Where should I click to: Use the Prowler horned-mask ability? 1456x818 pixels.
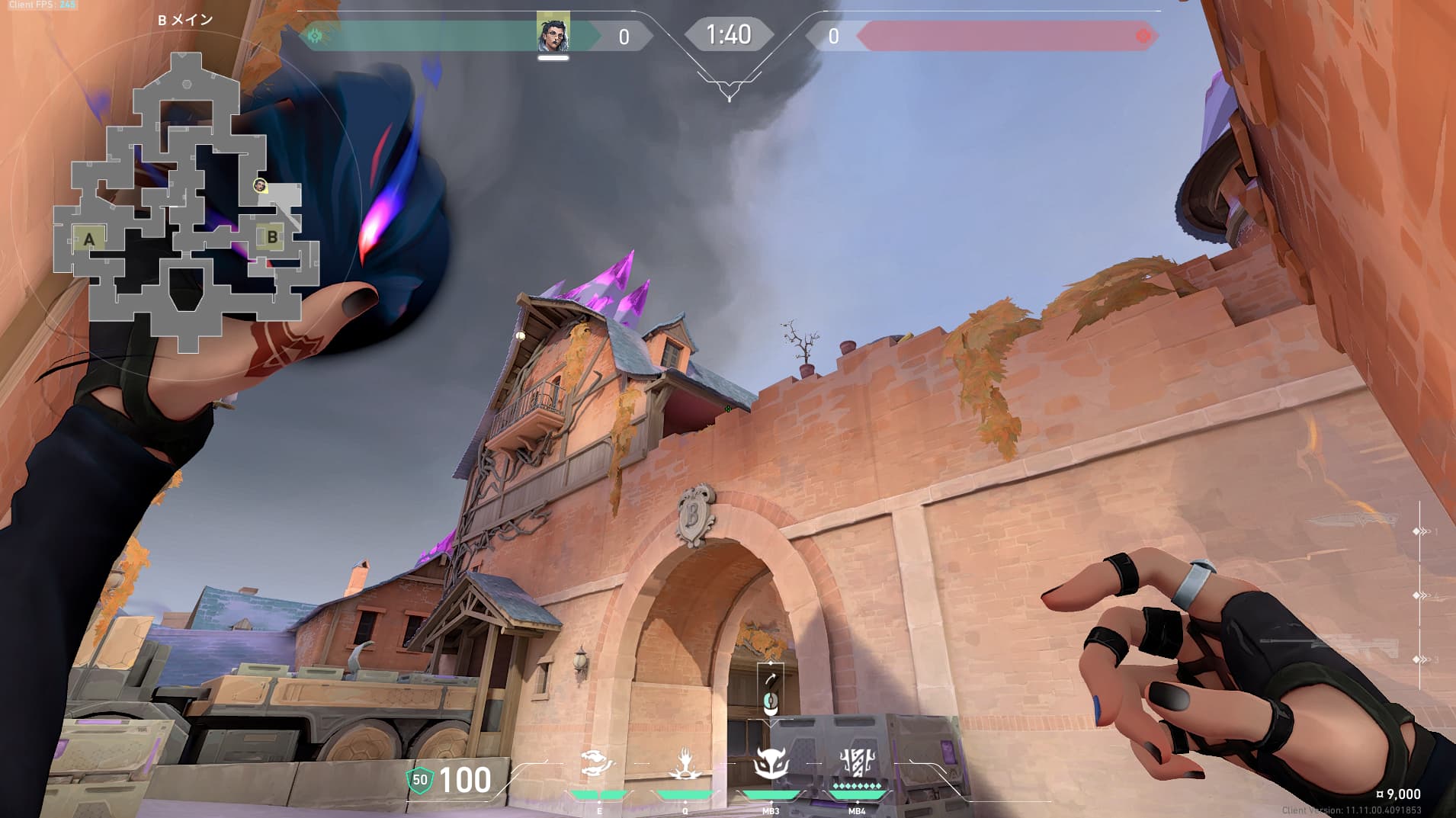pyautogui.click(x=771, y=763)
